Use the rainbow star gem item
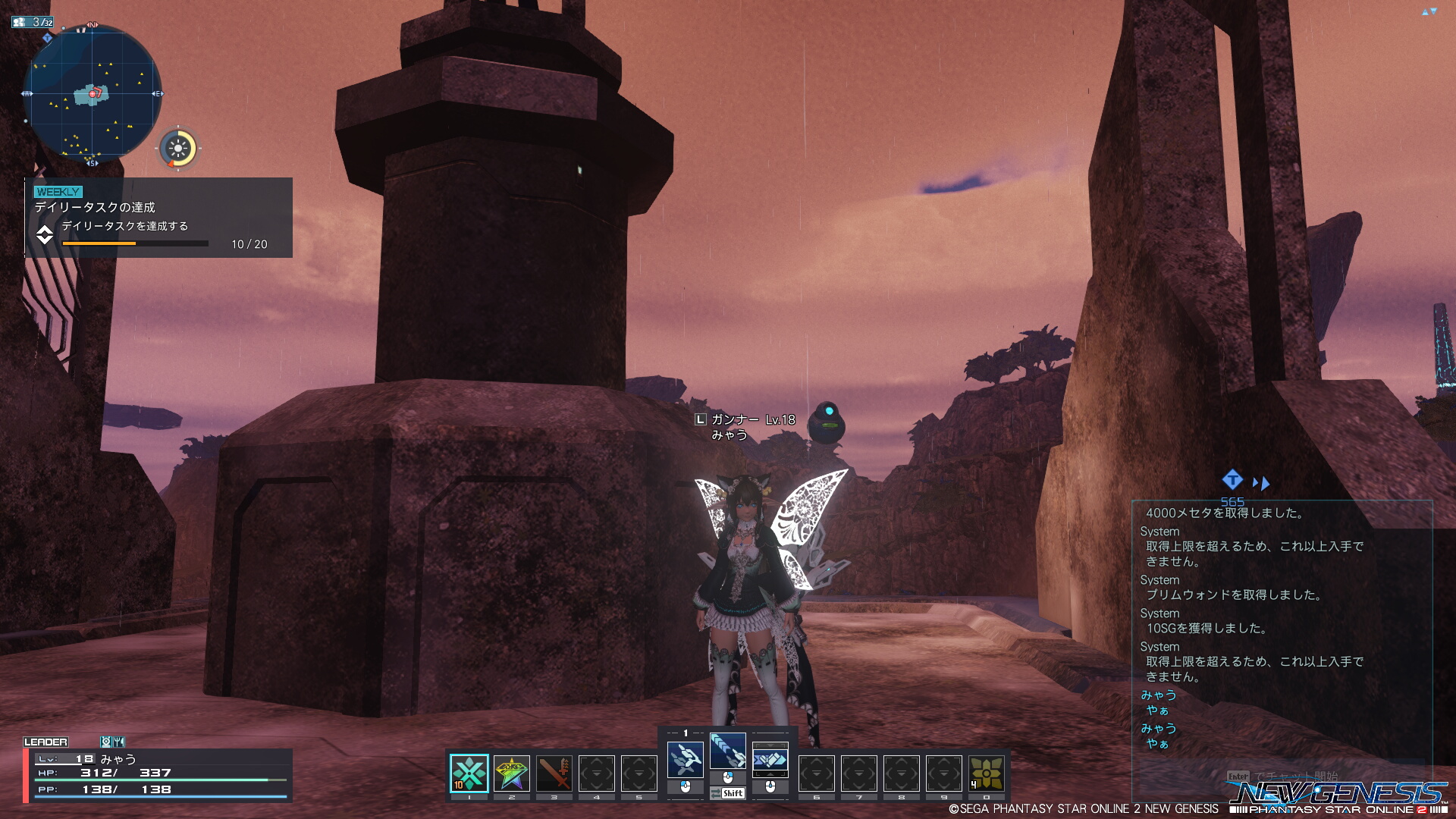Viewport: 1456px width, 819px height. tap(512, 773)
